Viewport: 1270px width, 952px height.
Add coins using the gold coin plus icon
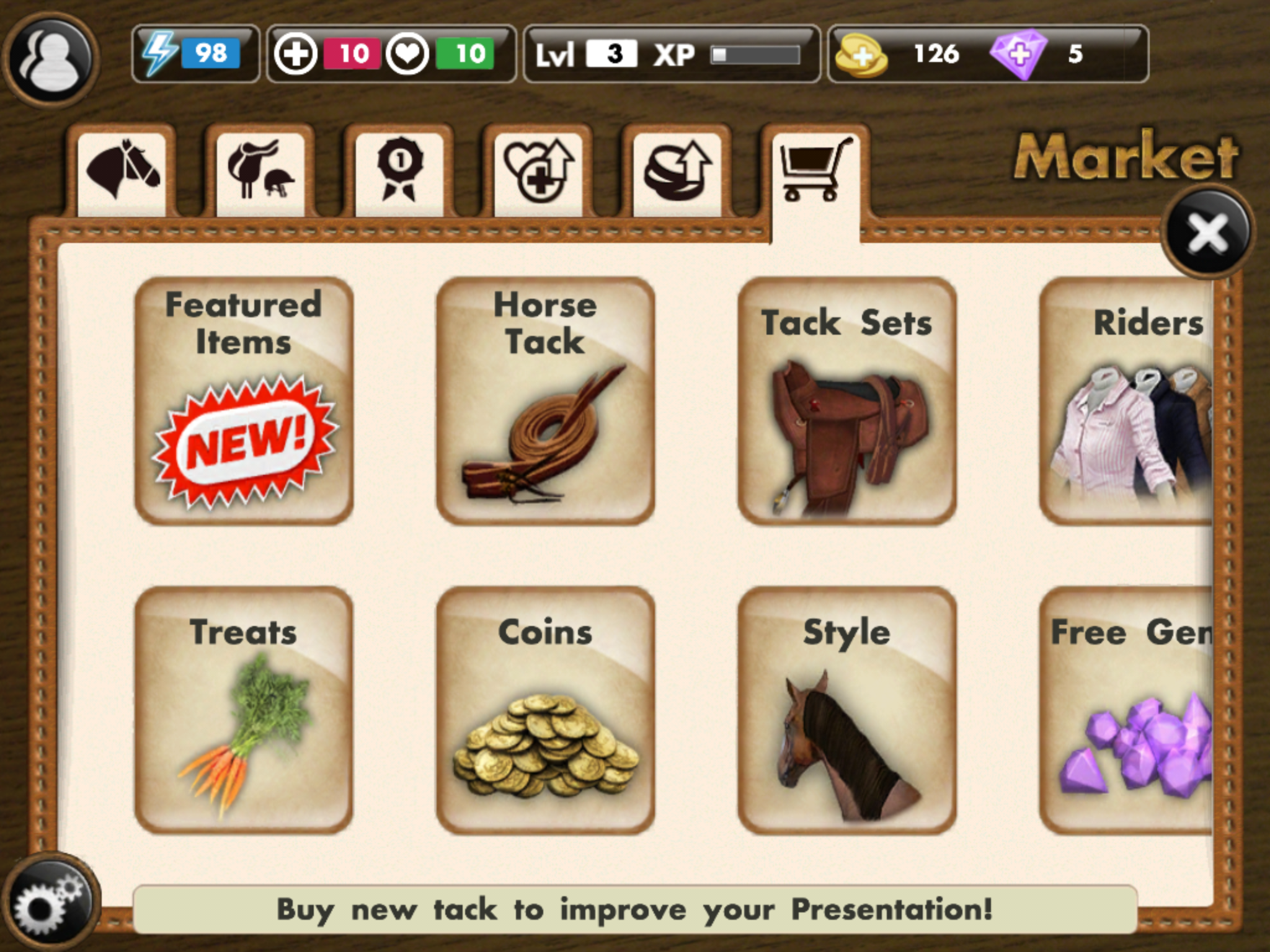860,55
